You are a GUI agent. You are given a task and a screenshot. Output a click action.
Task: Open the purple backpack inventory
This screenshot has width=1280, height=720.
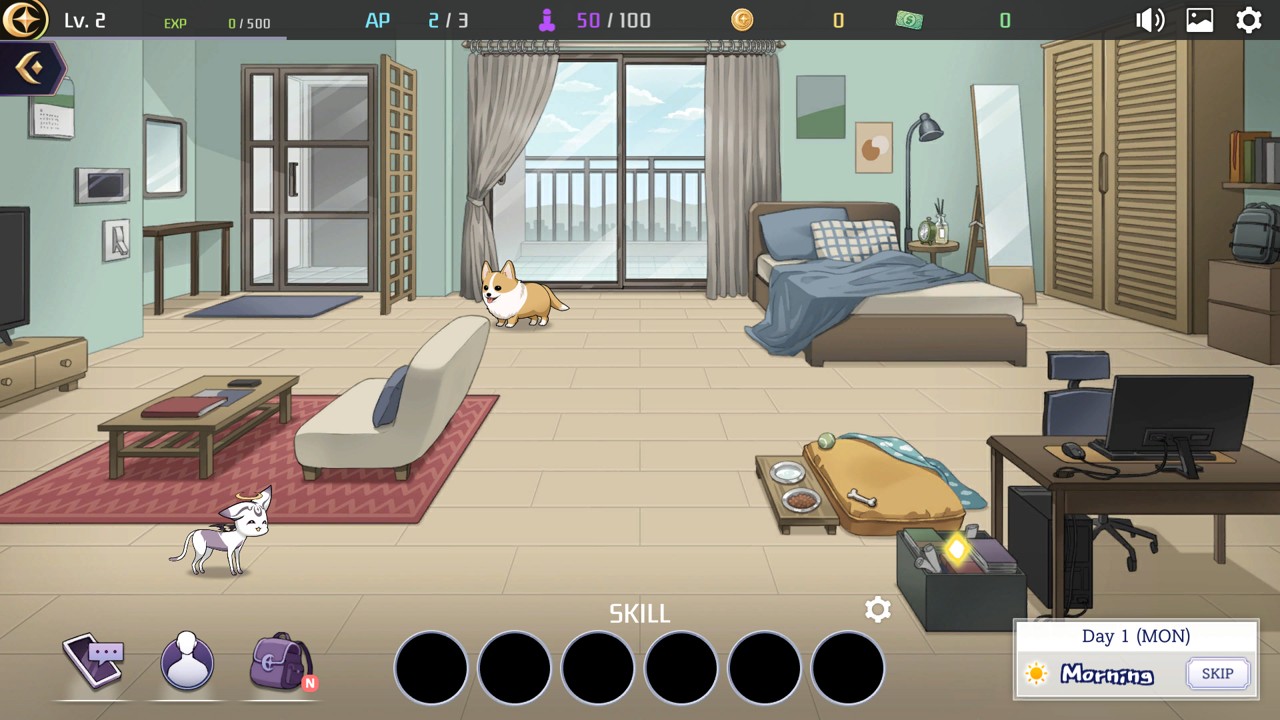(x=281, y=661)
